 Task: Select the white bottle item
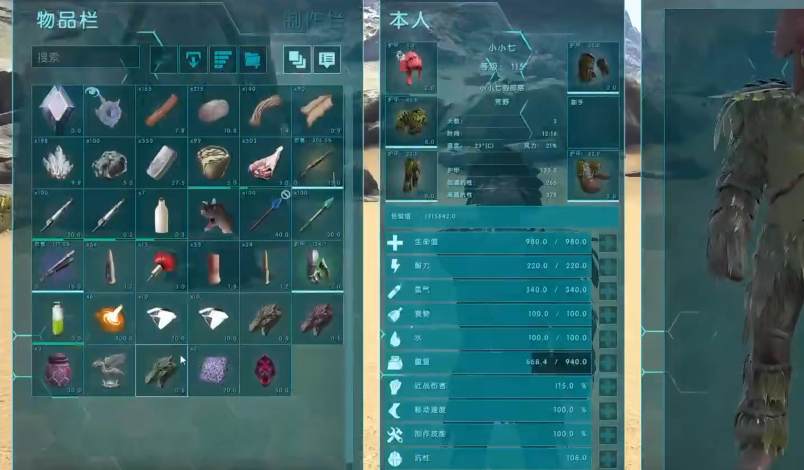[161, 214]
